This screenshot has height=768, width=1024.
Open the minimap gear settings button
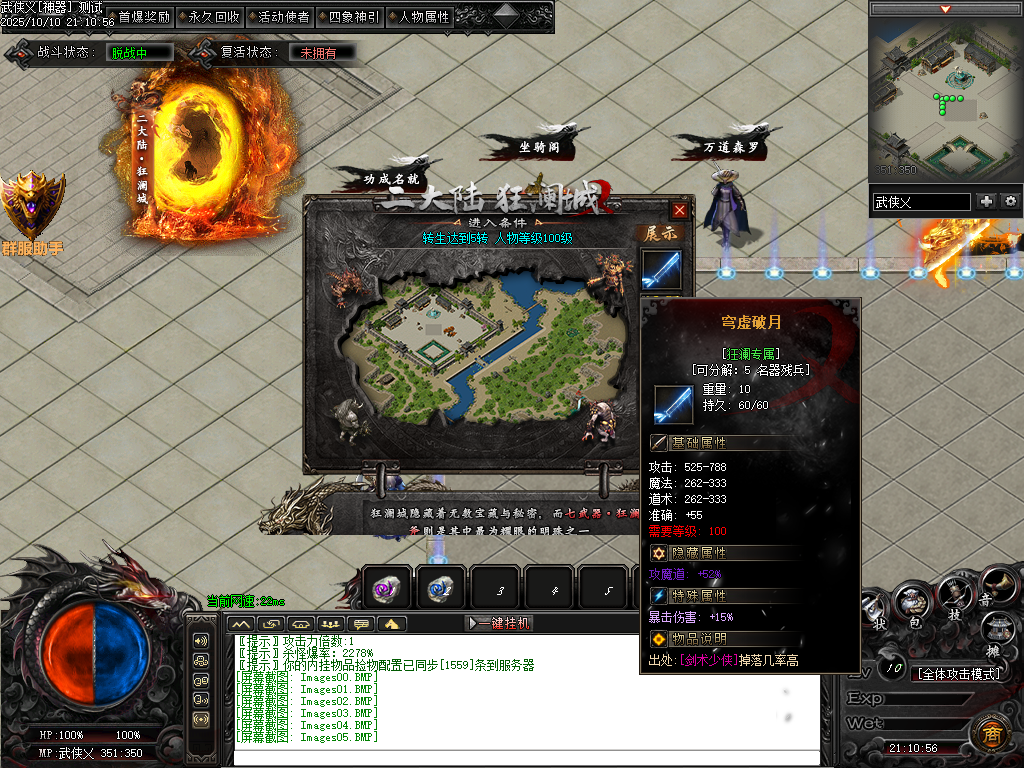(1011, 201)
